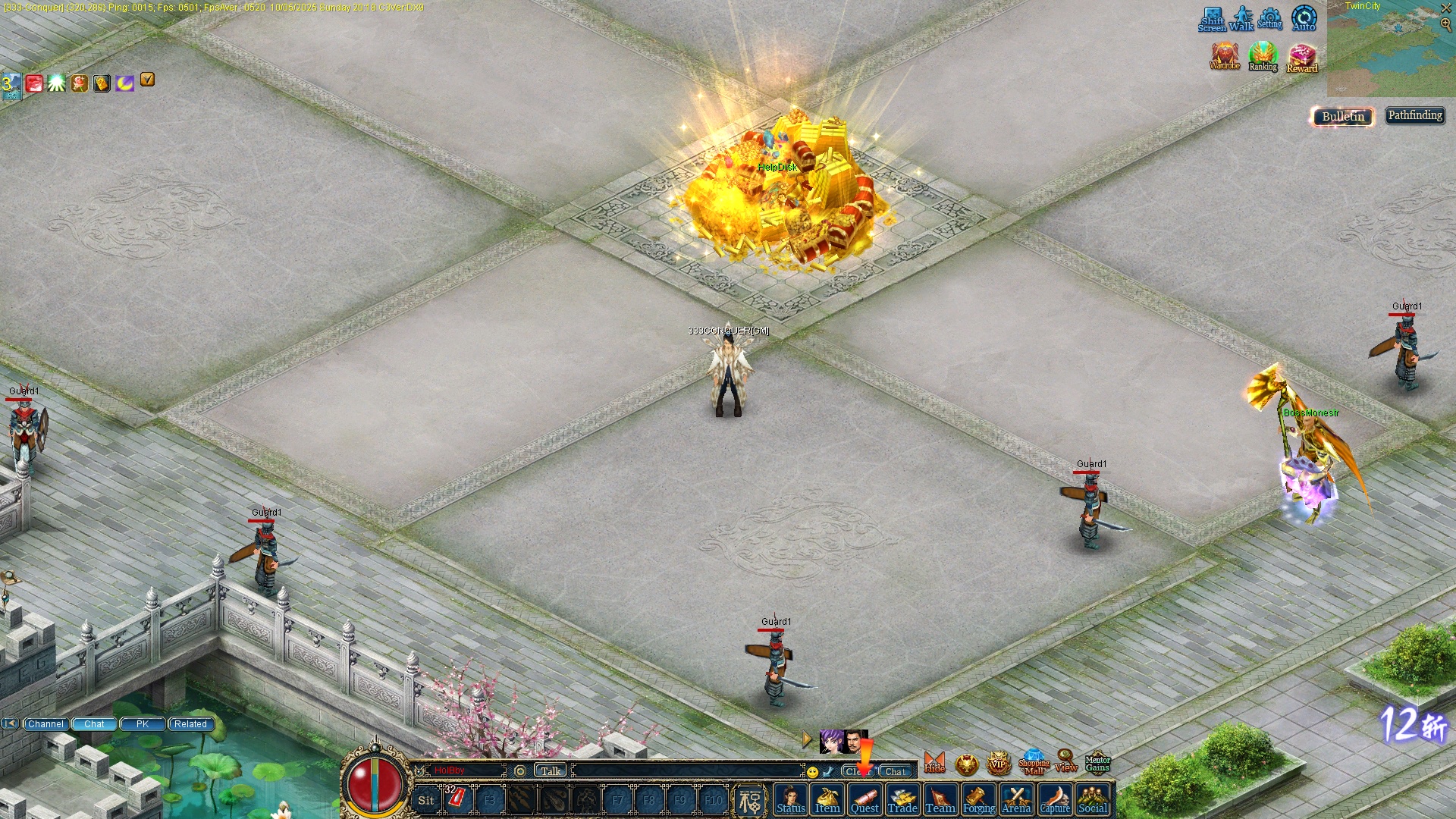The image size is (1456, 819).
Task: Click the Sit button
Action: click(x=426, y=800)
